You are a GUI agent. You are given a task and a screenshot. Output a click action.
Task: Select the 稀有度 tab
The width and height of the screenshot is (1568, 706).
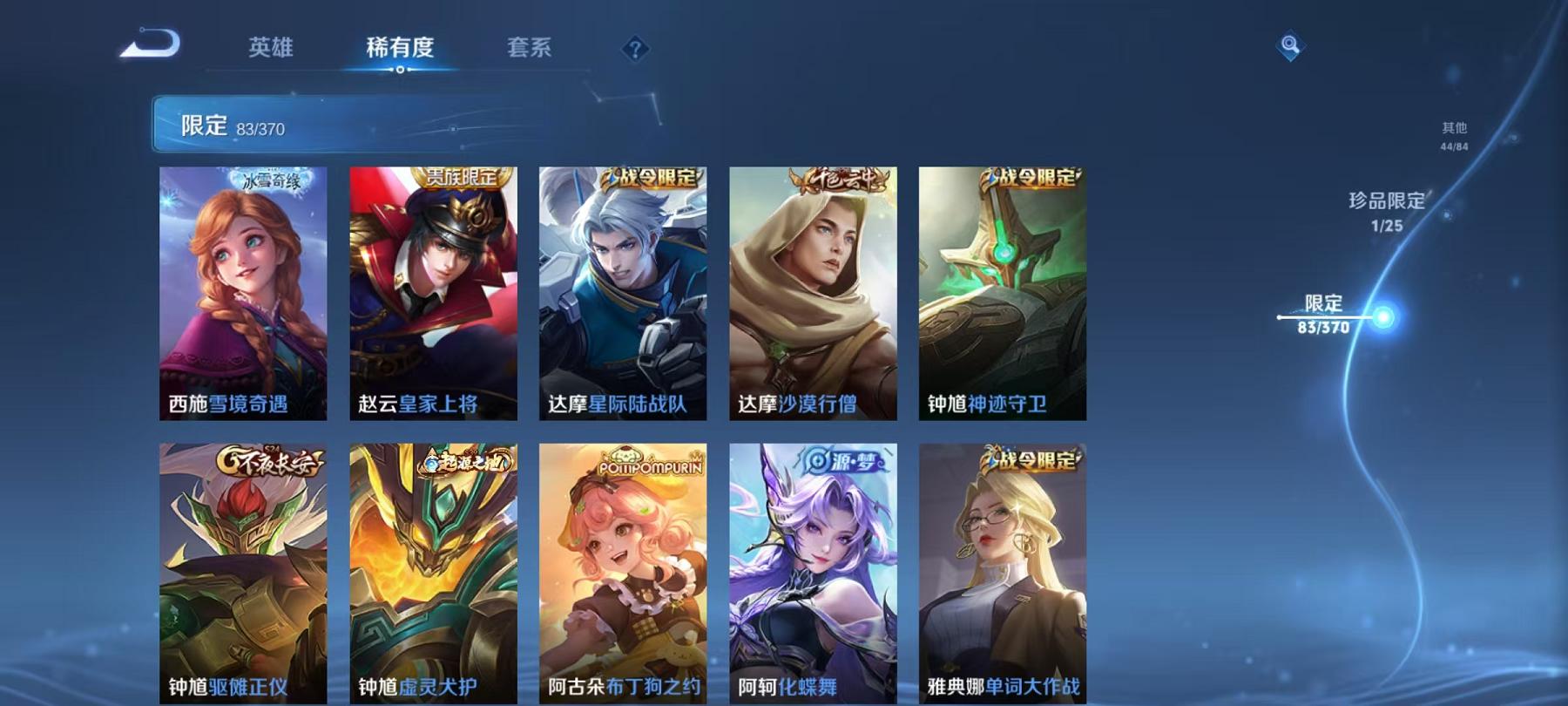click(400, 50)
